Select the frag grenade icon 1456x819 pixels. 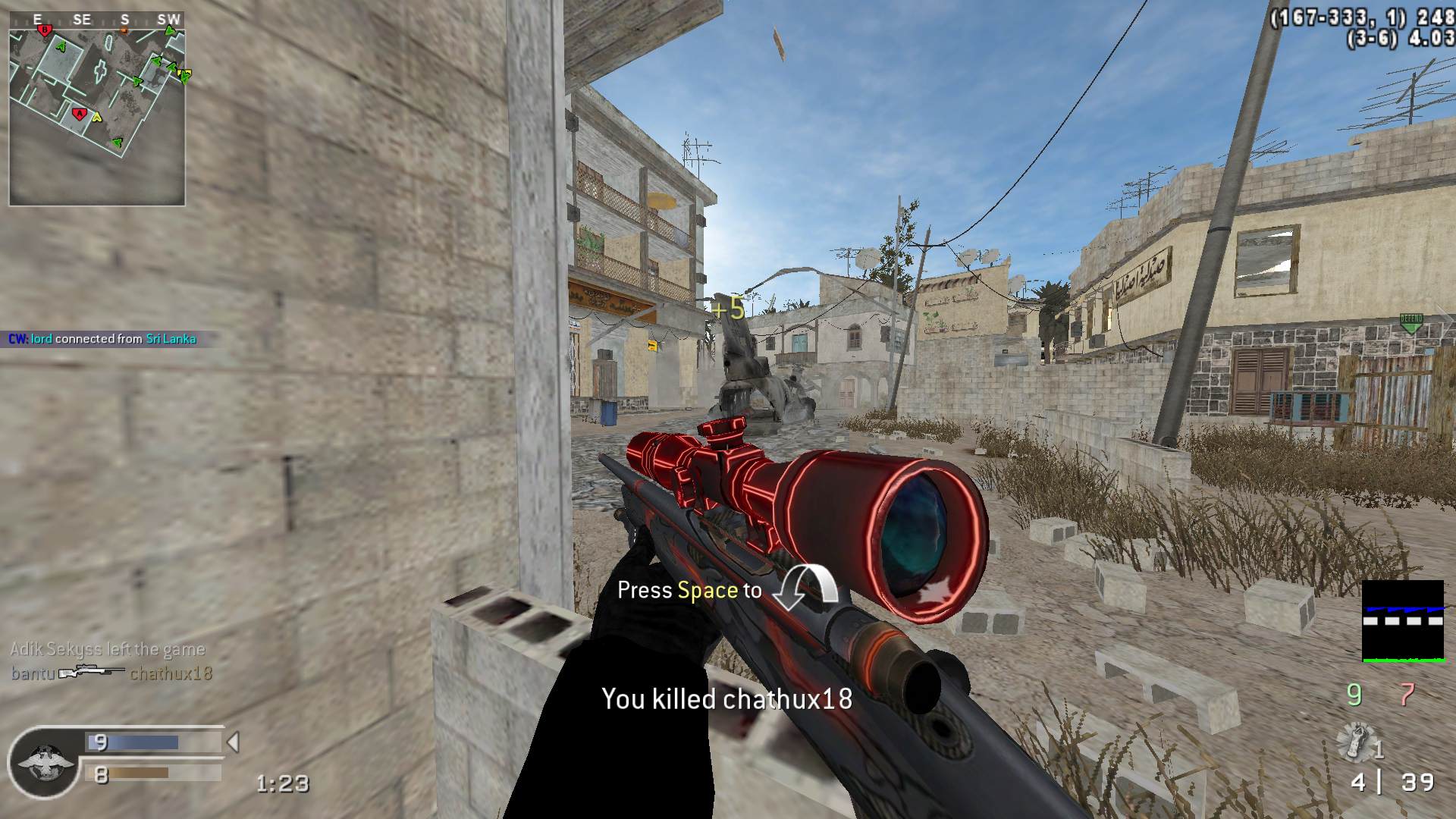1356,743
